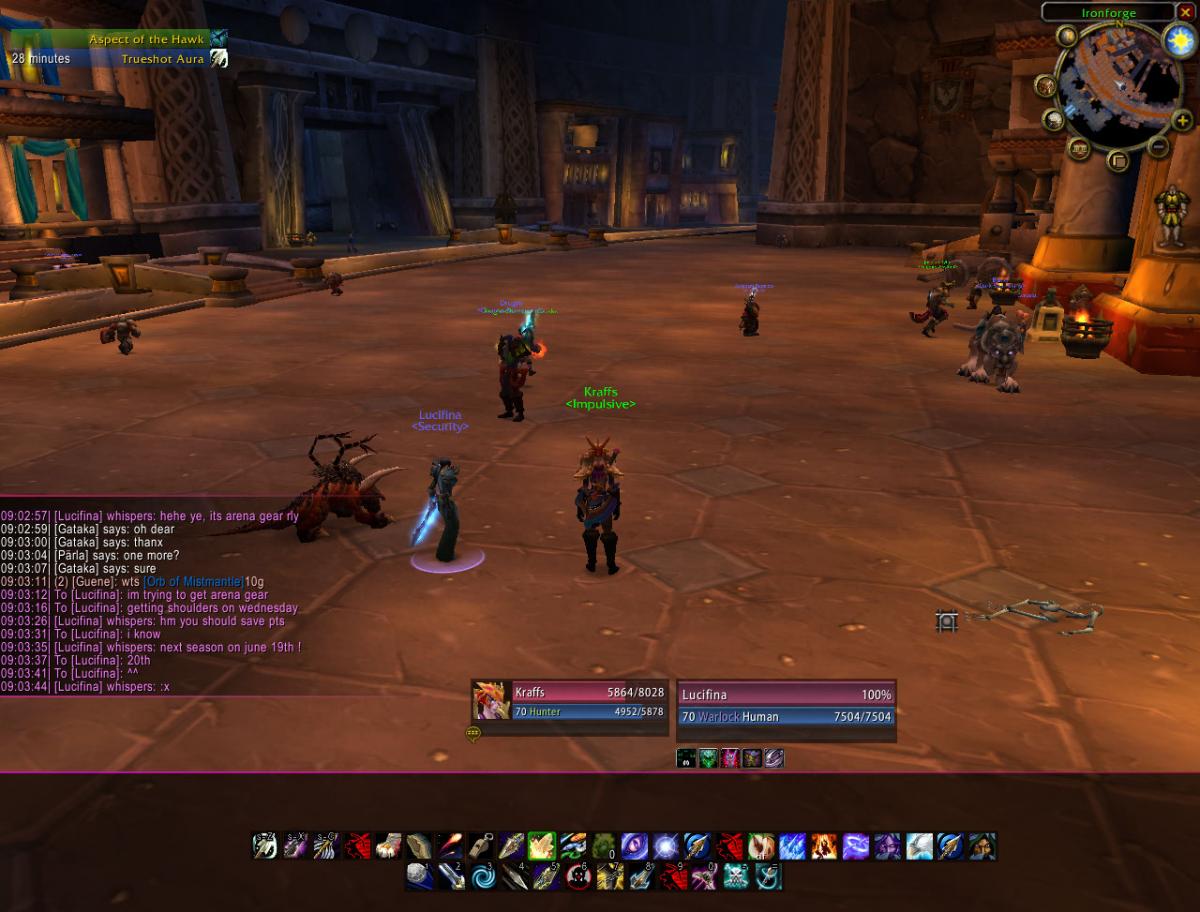Select the Trueshot Aura buff icon
1200x912 pixels.
point(218,59)
